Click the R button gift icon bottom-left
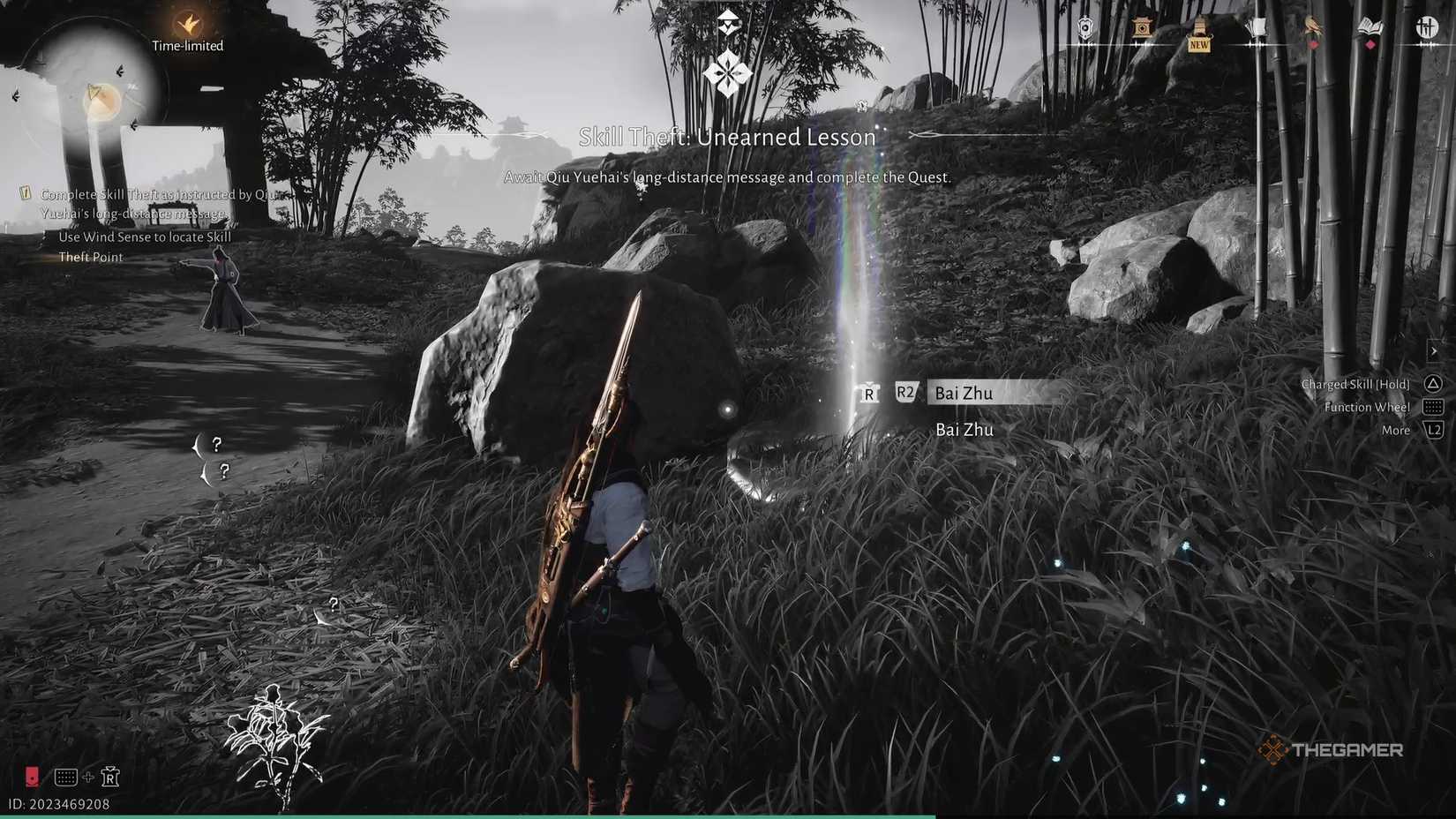Viewport: 1456px width, 819px height. click(110, 778)
